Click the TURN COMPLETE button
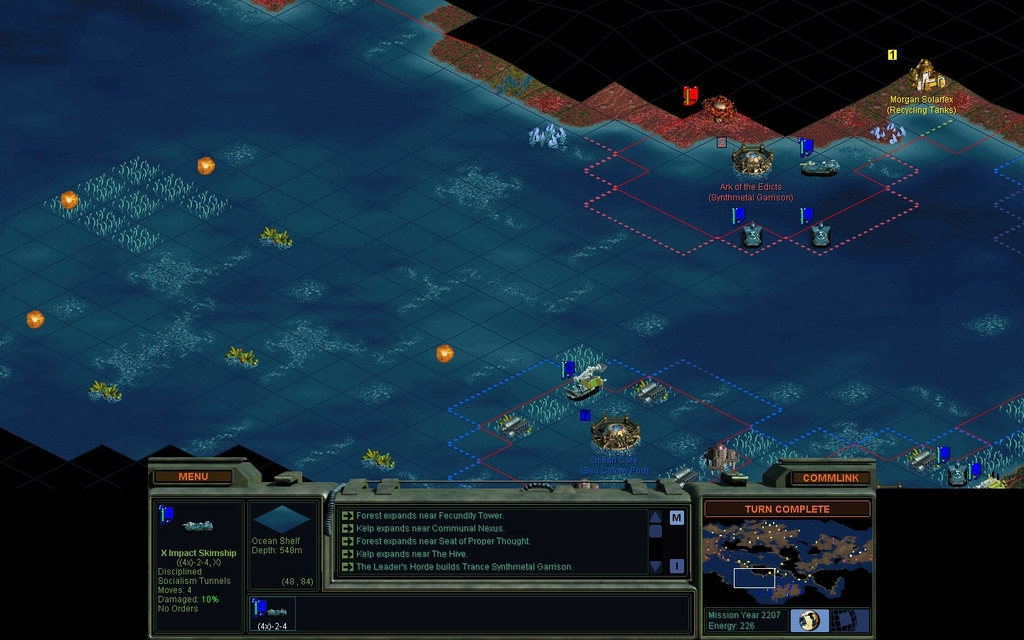Image resolution: width=1024 pixels, height=640 pixels. click(787, 509)
